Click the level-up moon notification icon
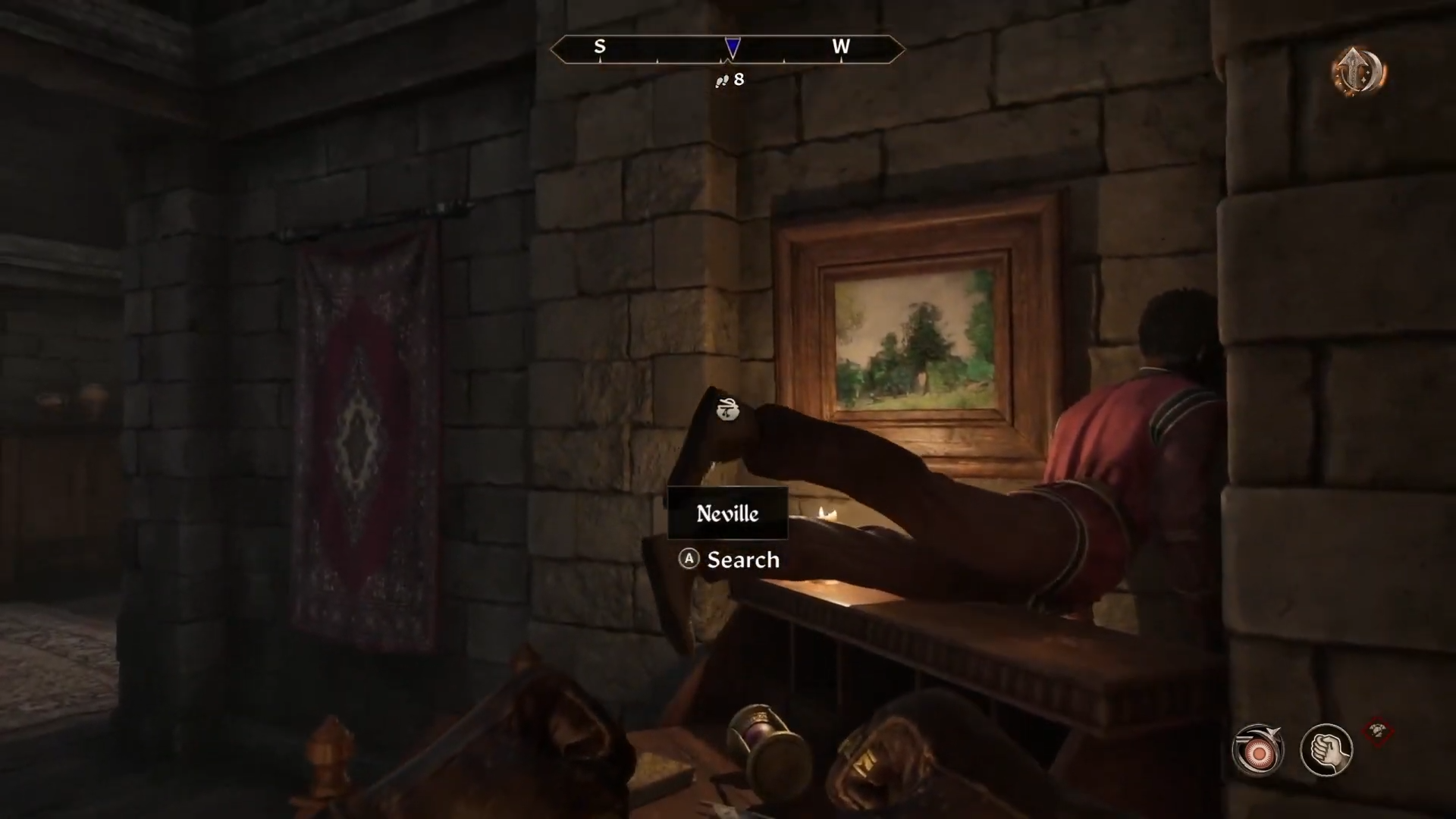Screen dimensions: 1456x819 tap(1357, 71)
